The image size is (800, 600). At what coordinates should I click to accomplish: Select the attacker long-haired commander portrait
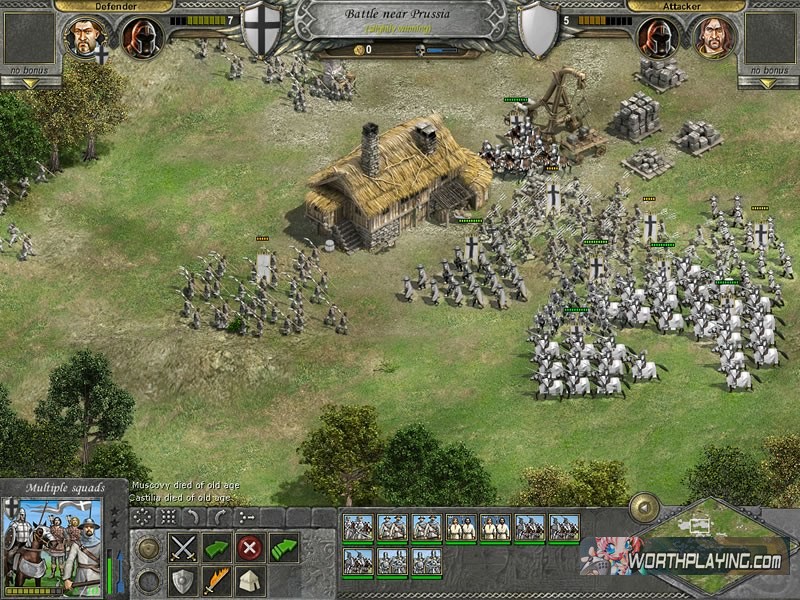tap(712, 36)
